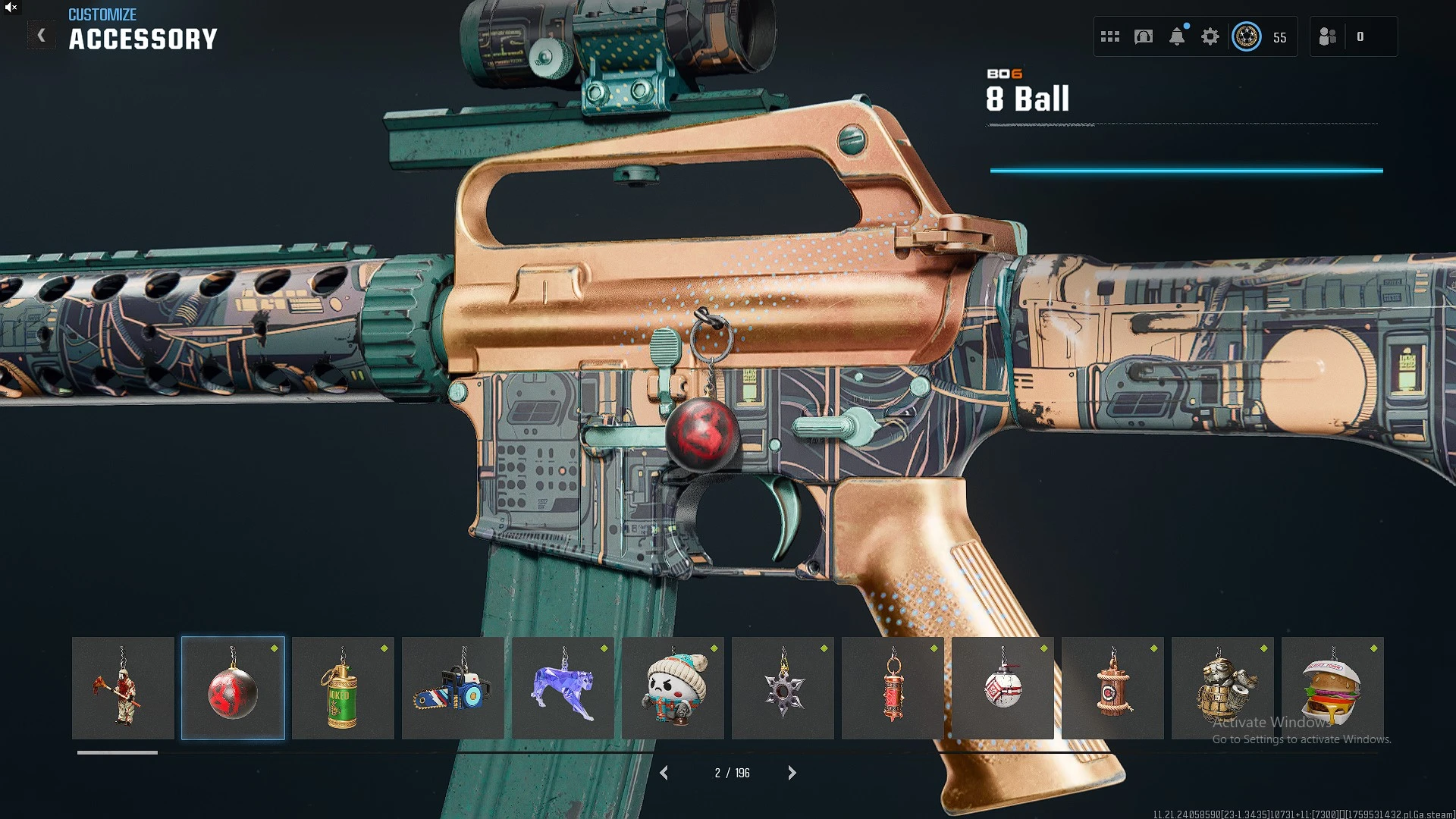Select the wooden barrel charm
The height and width of the screenshot is (819, 1456).
pyautogui.click(x=1112, y=689)
